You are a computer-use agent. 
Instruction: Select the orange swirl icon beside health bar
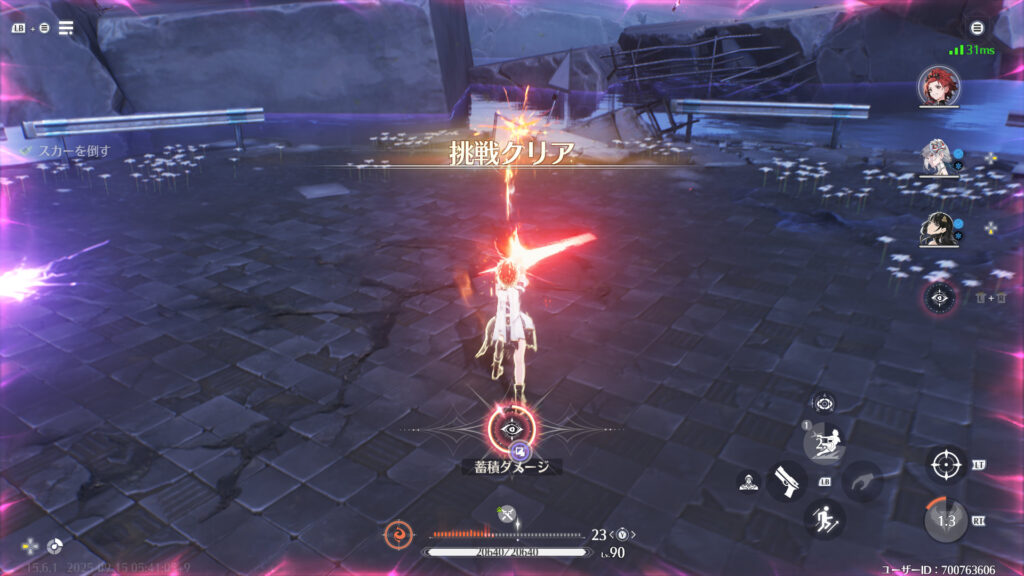(x=398, y=535)
